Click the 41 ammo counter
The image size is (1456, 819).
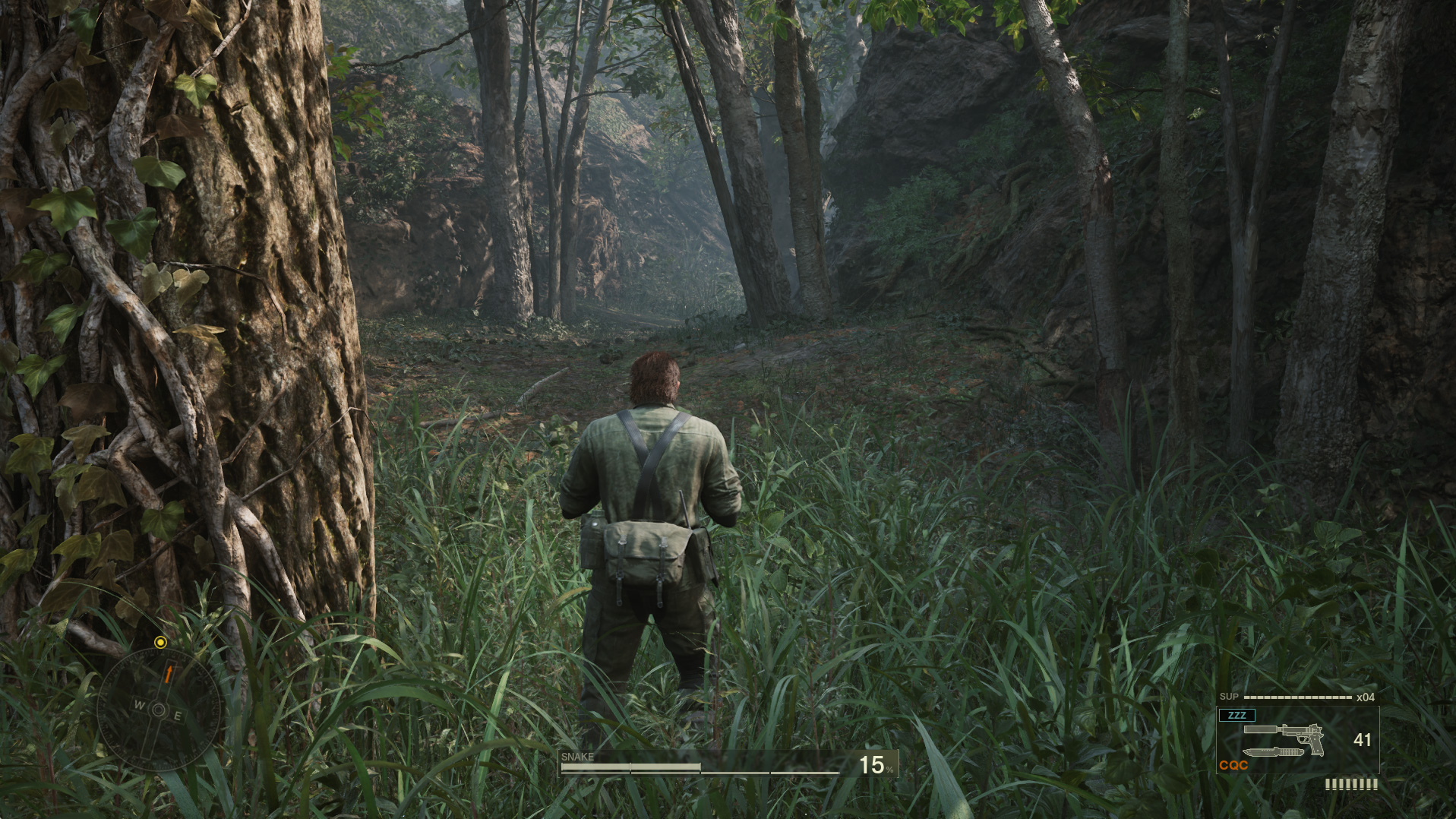click(1363, 740)
